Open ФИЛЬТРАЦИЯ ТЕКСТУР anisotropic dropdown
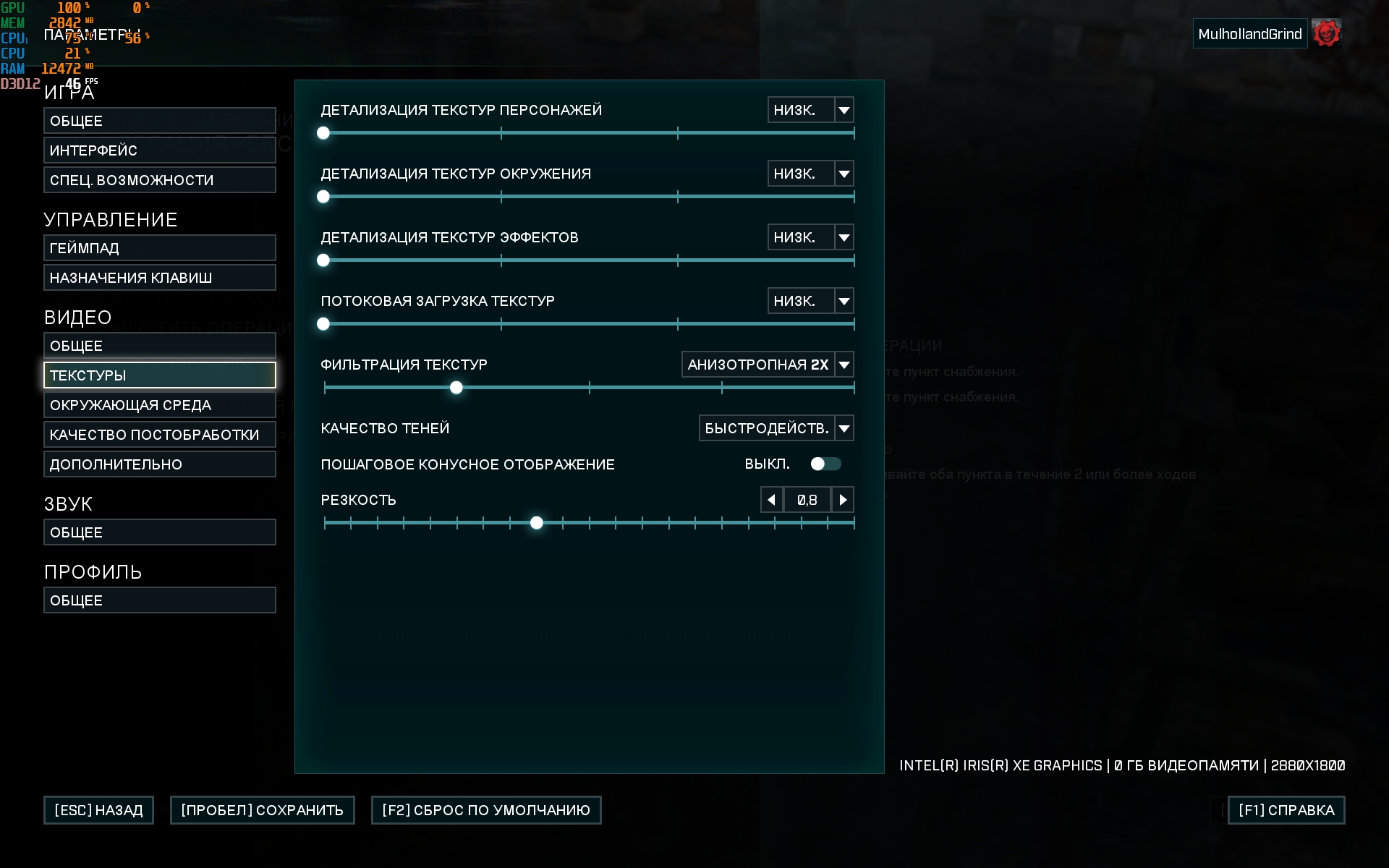This screenshot has height=868, width=1389. (x=844, y=365)
